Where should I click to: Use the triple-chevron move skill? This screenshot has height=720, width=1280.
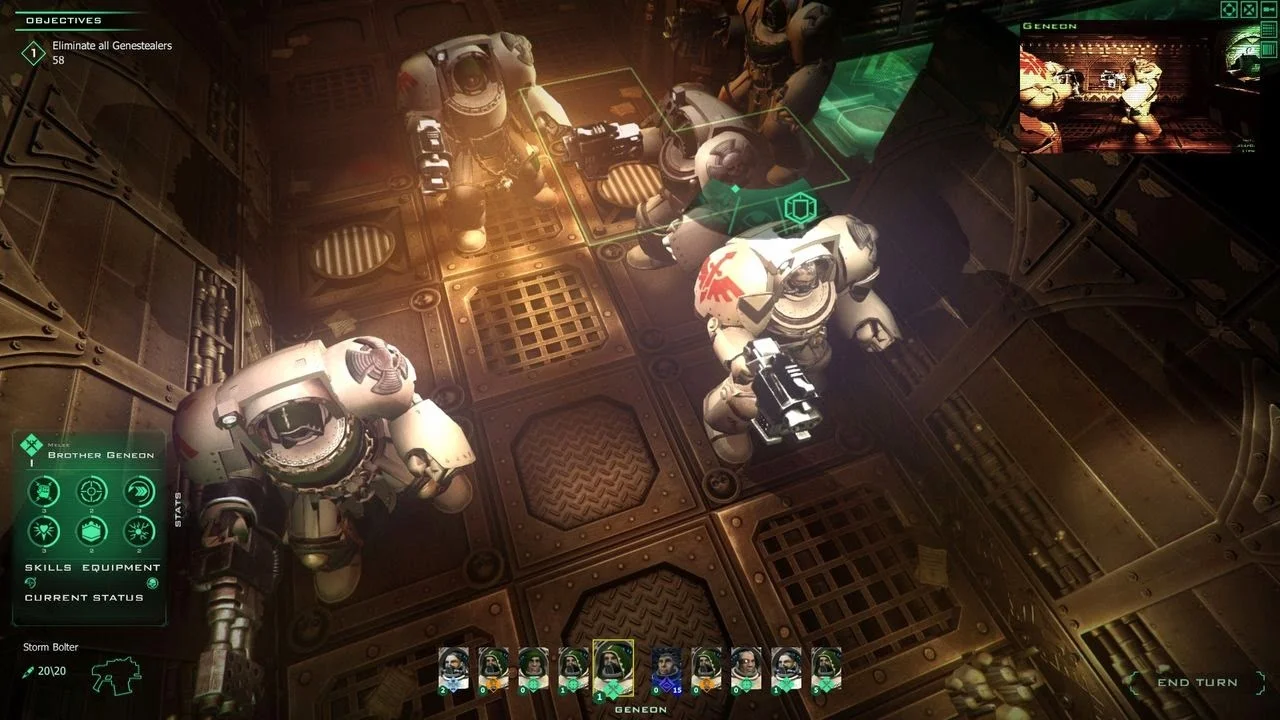pyautogui.click(x=139, y=491)
